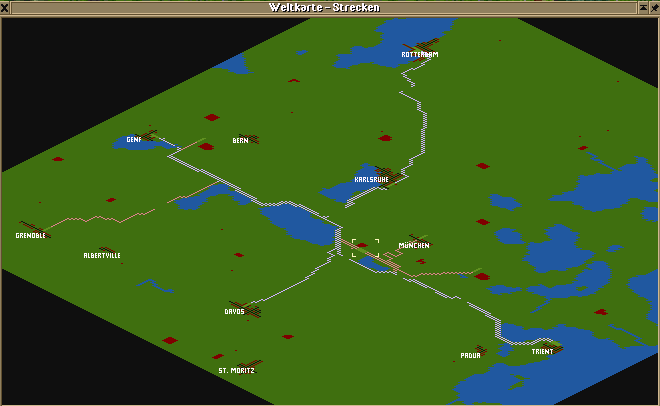Choose the Bern city label
The image size is (660, 406).
[240, 141]
